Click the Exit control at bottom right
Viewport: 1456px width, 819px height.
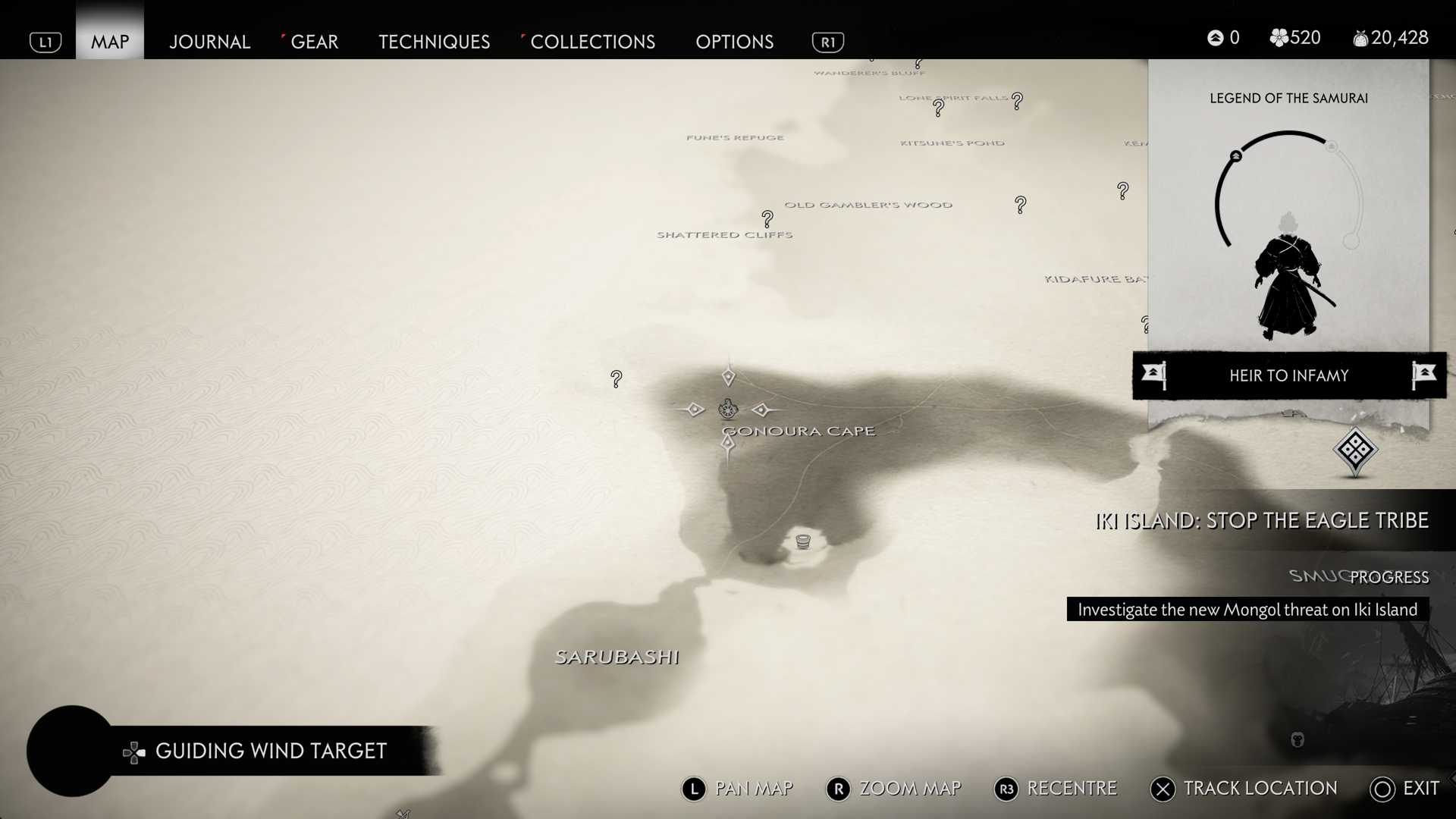point(1382,789)
